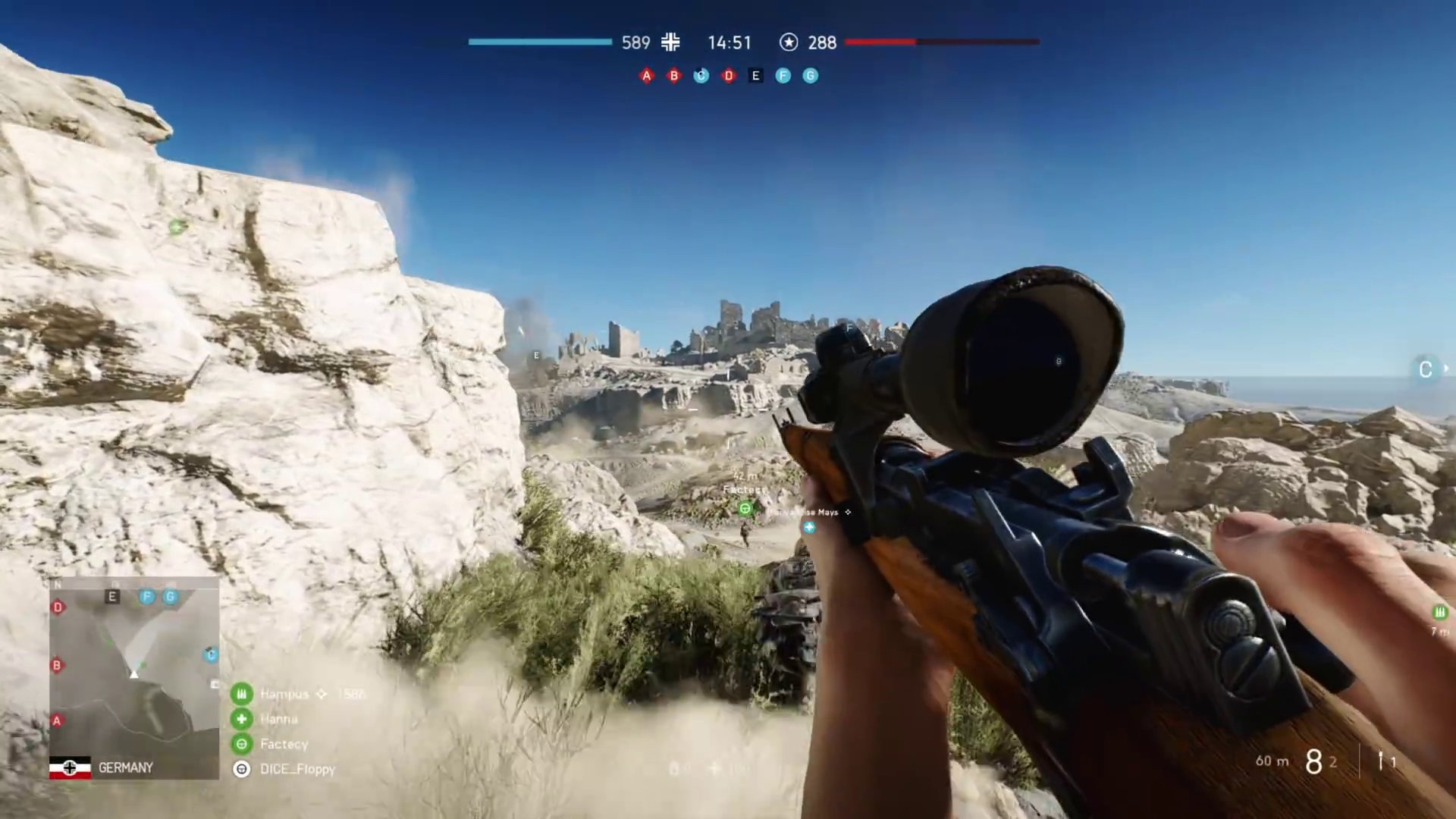Click the blue F flag in top bar

pos(783,76)
